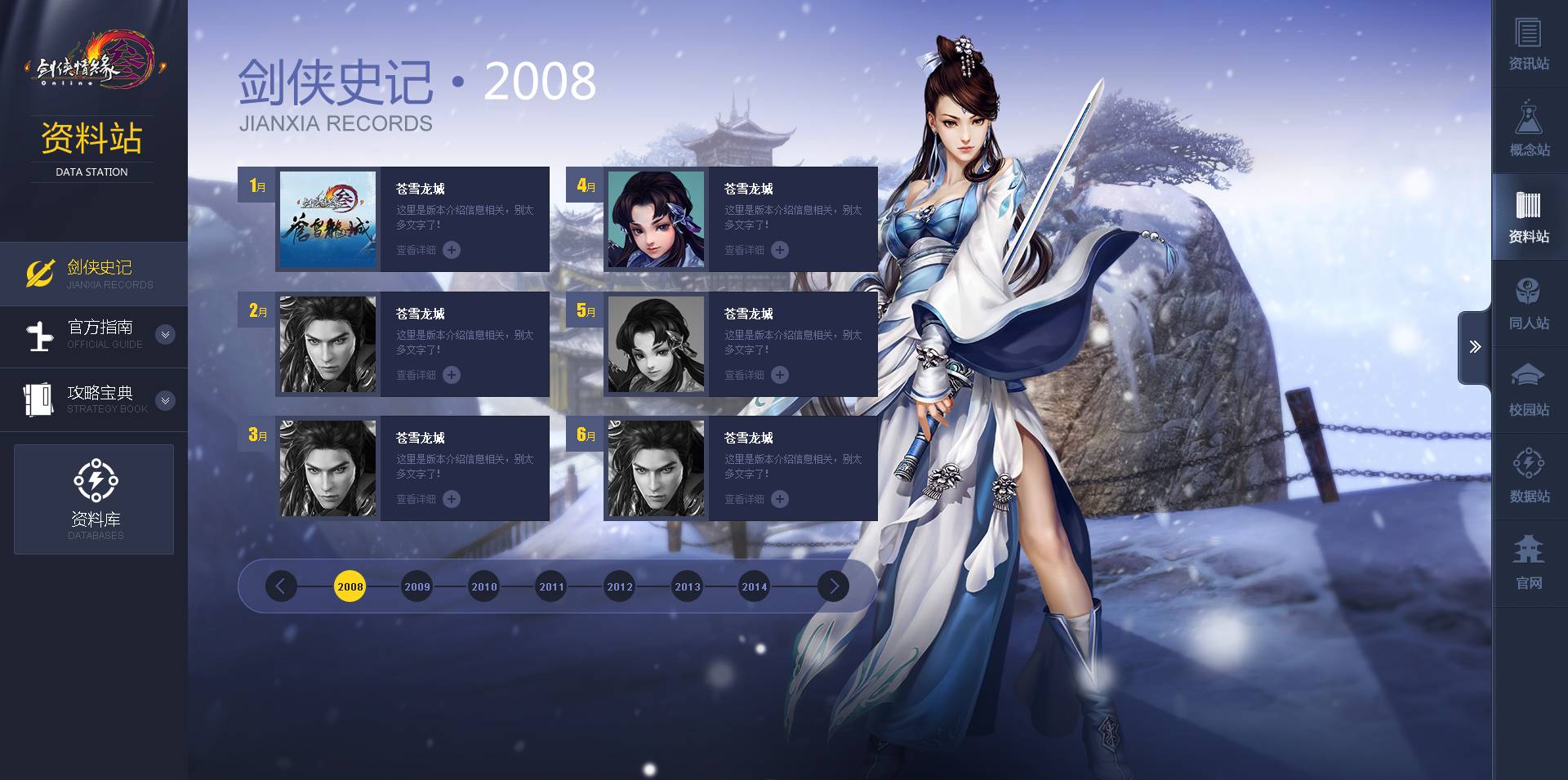
Task: Go to the 资讯站 news station
Action: coord(1529,44)
